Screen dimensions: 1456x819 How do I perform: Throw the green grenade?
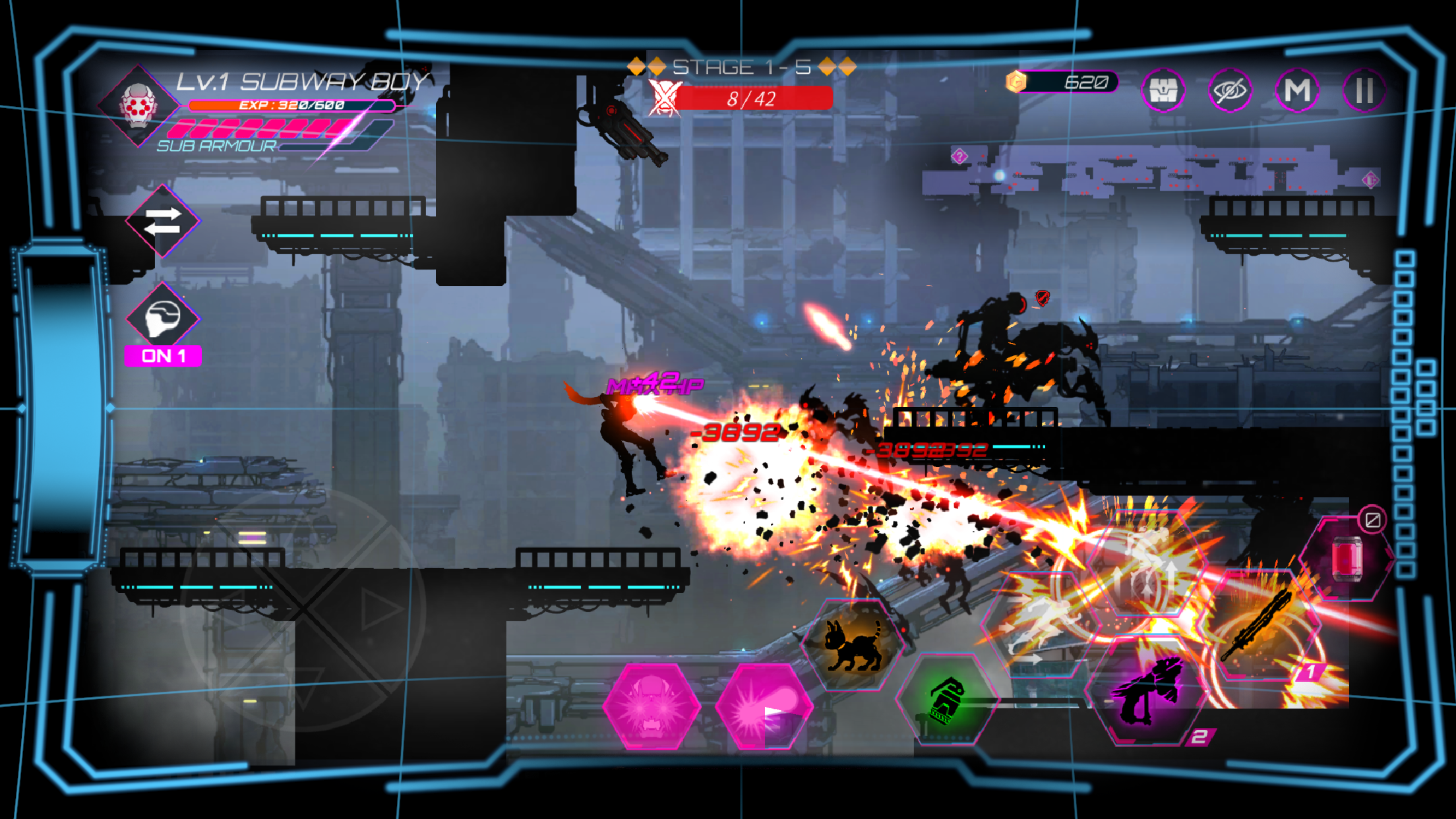(x=947, y=699)
